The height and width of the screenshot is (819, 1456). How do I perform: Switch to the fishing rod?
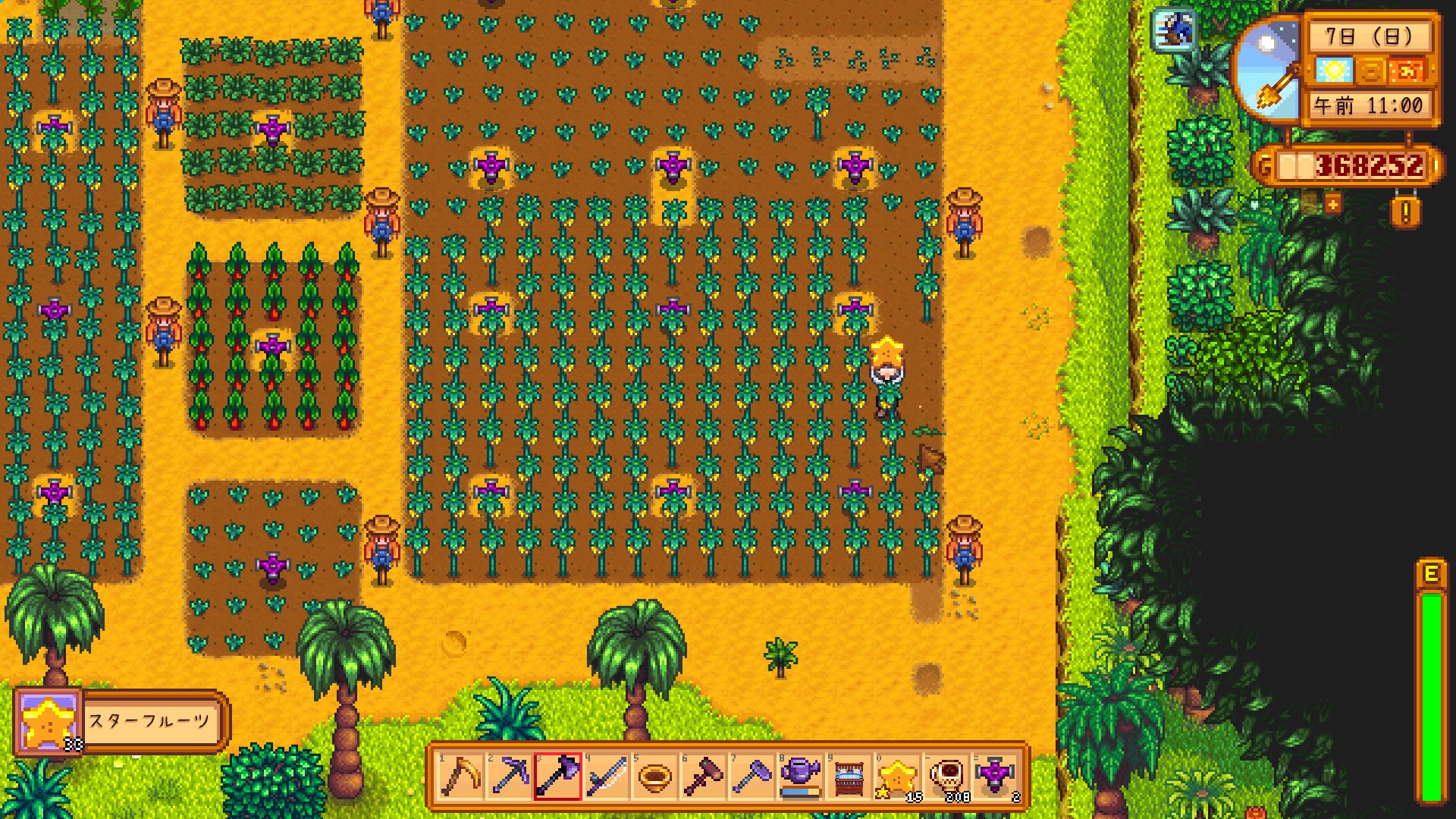(606, 777)
